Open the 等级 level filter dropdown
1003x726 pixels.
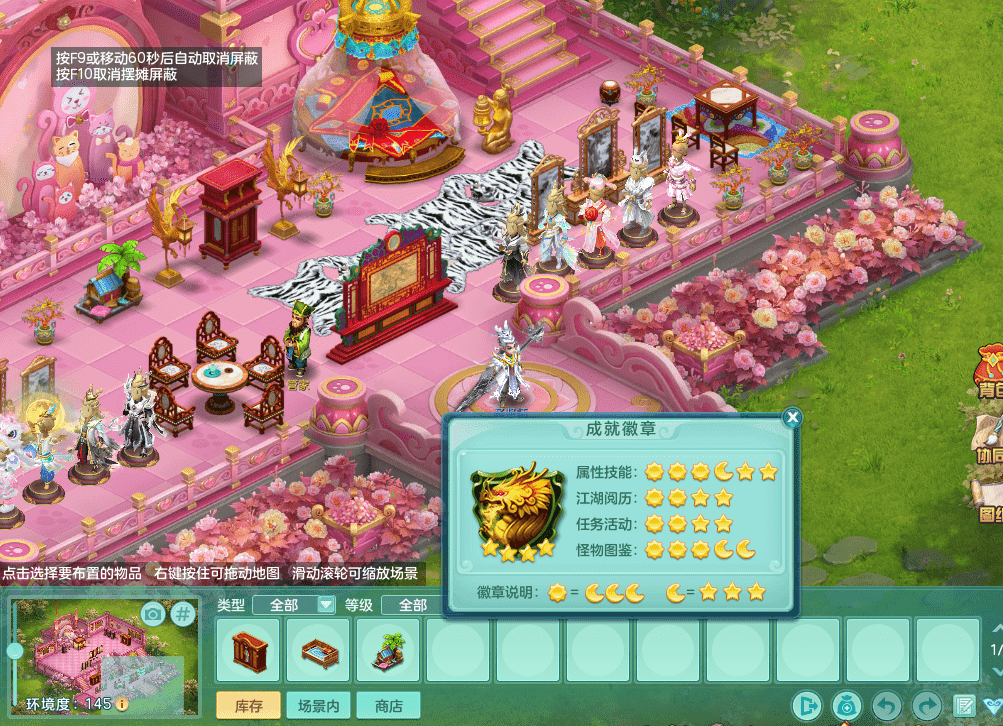click(412, 604)
